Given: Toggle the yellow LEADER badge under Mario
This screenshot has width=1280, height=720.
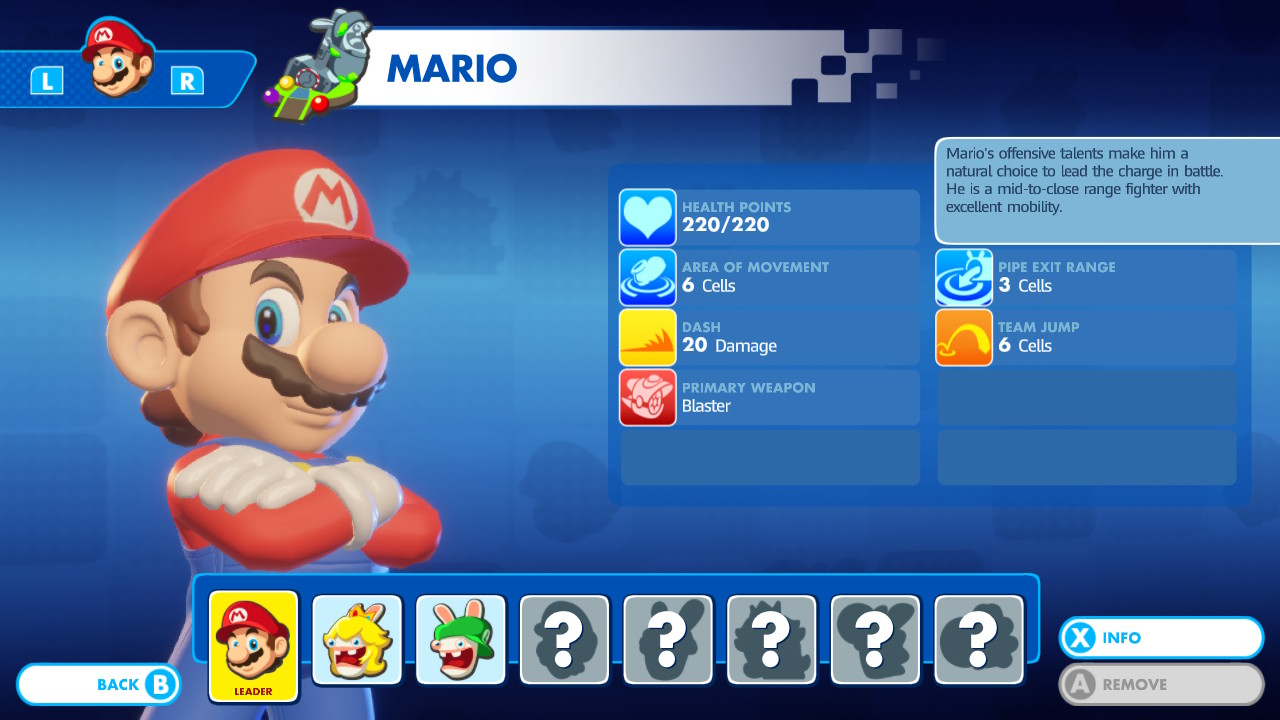Looking at the screenshot, I should click(x=253, y=689).
